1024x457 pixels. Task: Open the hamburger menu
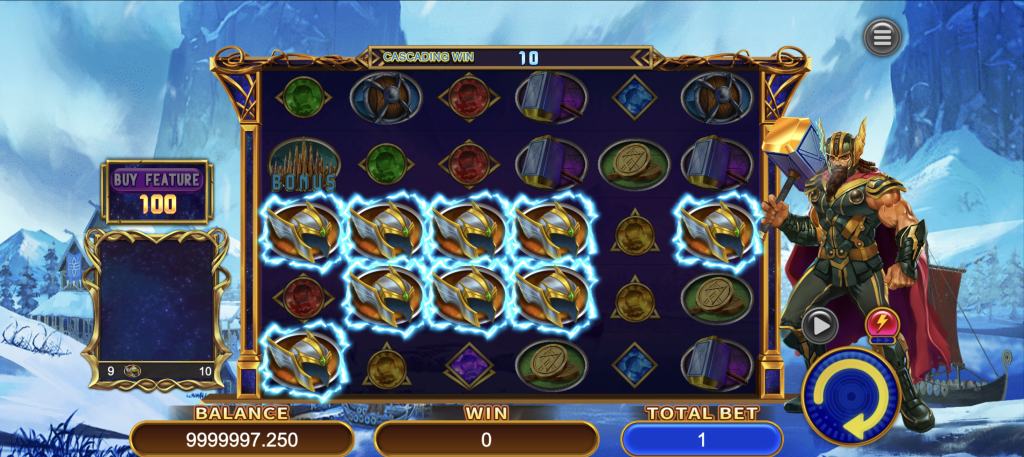tap(882, 37)
